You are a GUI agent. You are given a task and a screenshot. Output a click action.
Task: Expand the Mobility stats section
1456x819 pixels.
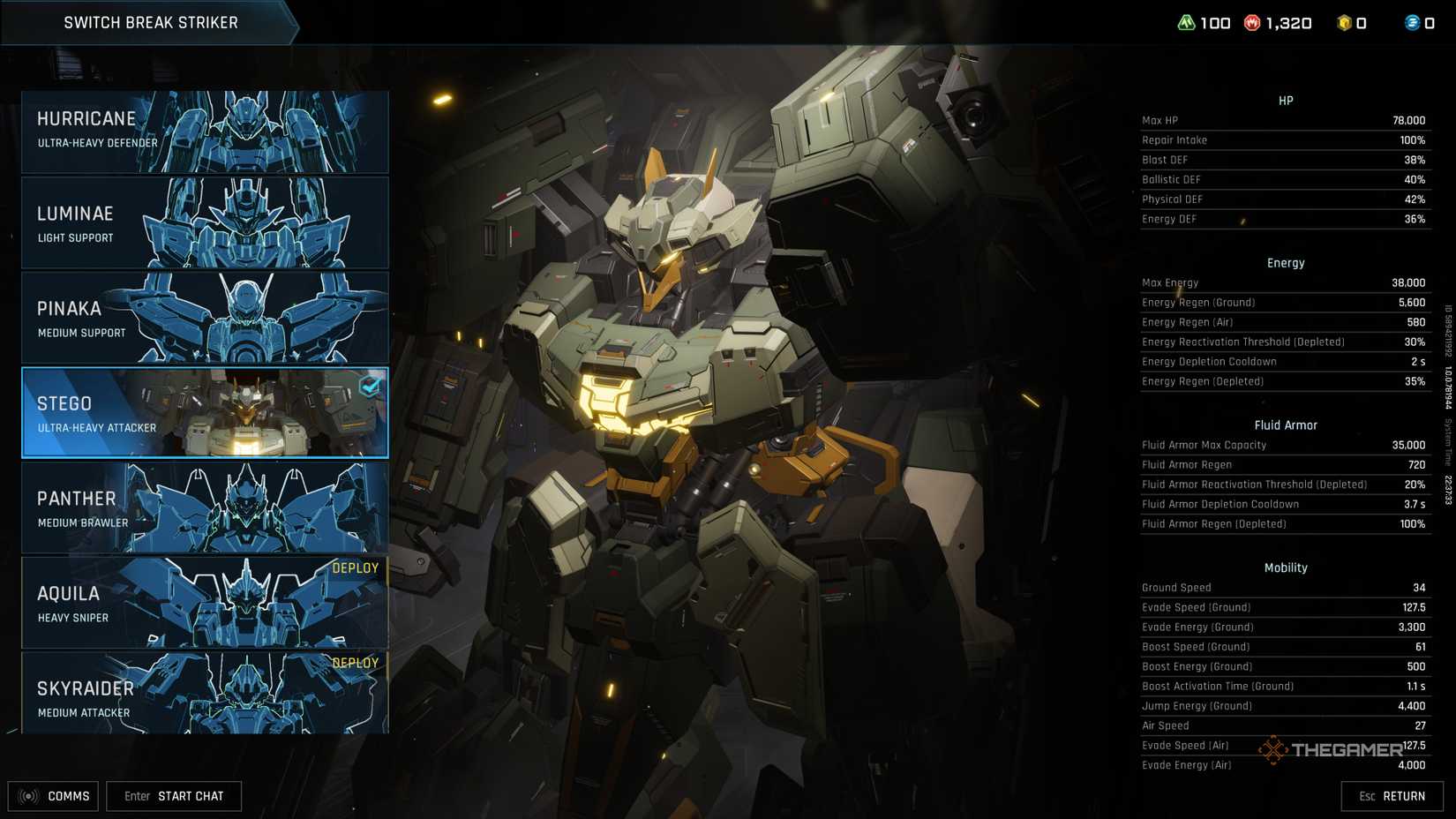pyautogui.click(x=1285, y=567)
